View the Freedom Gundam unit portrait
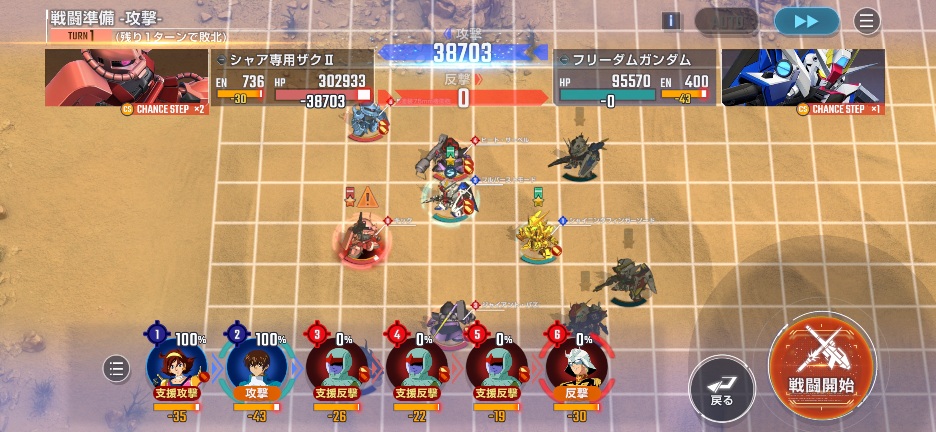This screenshot has height=432, width=936. (x=802, y=78)
